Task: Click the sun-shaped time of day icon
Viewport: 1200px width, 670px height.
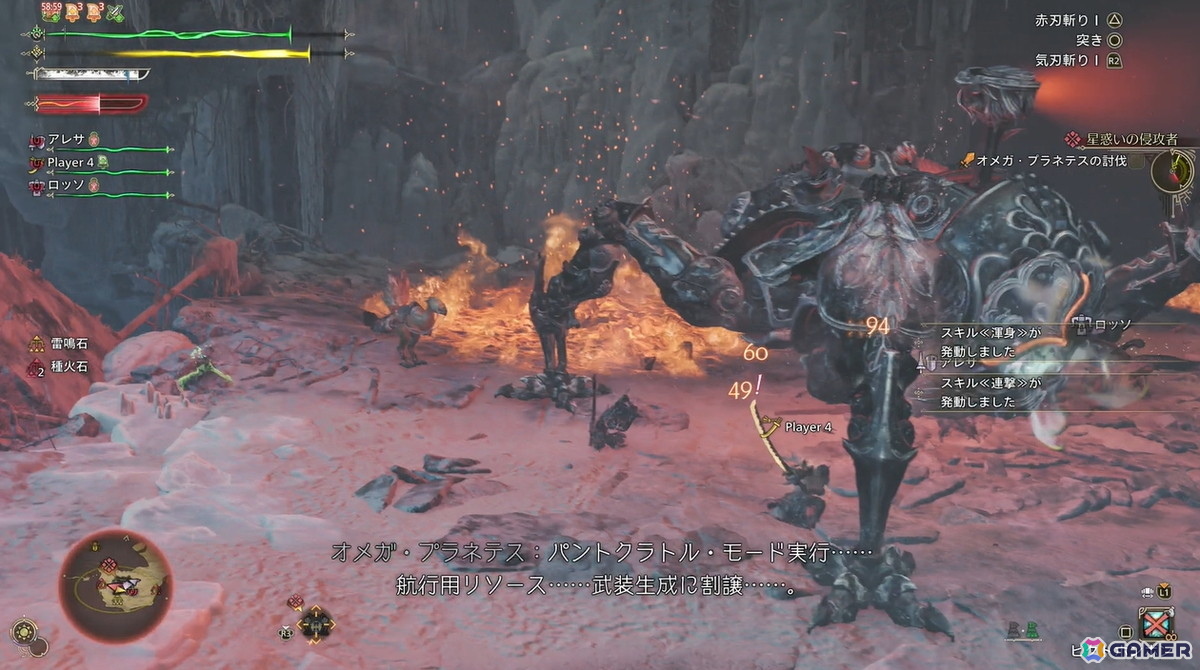Action: pyautogui.click(x=22, y=632)
